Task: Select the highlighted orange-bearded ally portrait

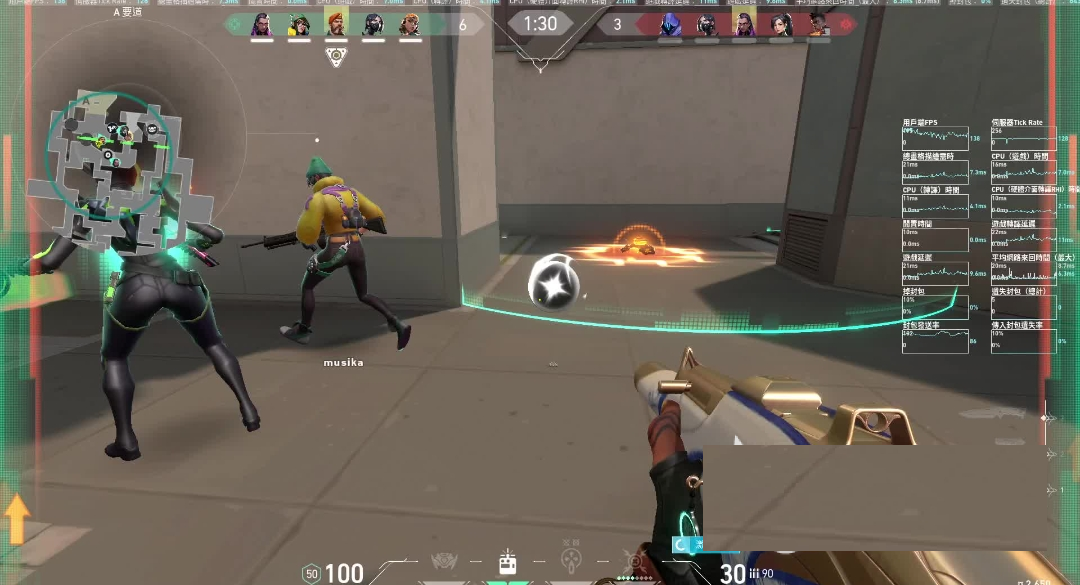Action: click(x=336, y=24)
